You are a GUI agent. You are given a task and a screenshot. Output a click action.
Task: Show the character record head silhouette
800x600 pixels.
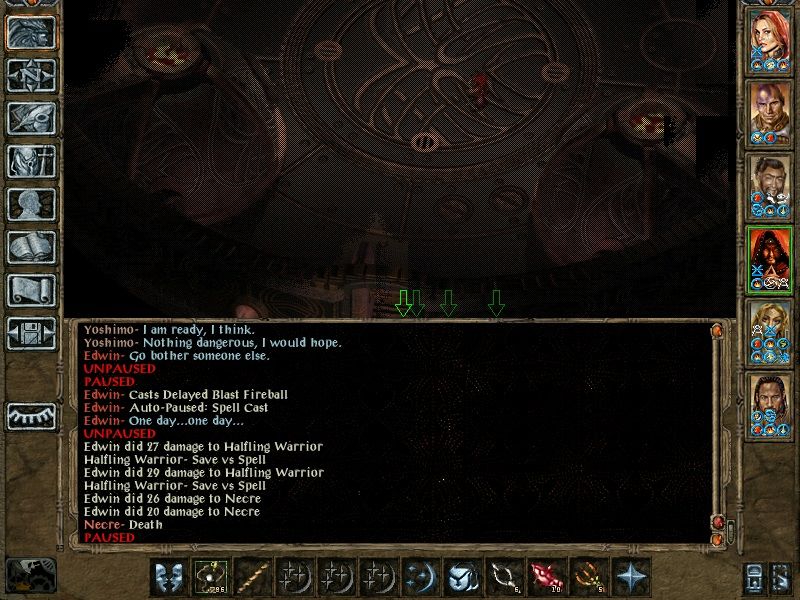32,204
